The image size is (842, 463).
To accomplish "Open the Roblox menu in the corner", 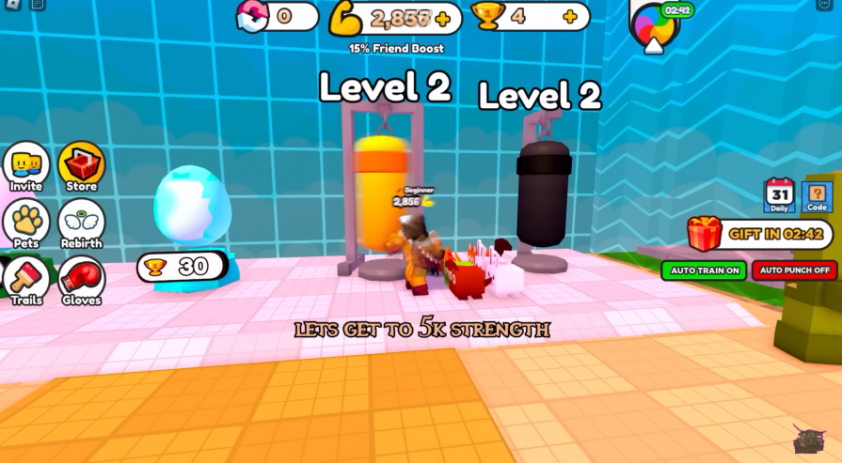I will [x=12, y=5].
